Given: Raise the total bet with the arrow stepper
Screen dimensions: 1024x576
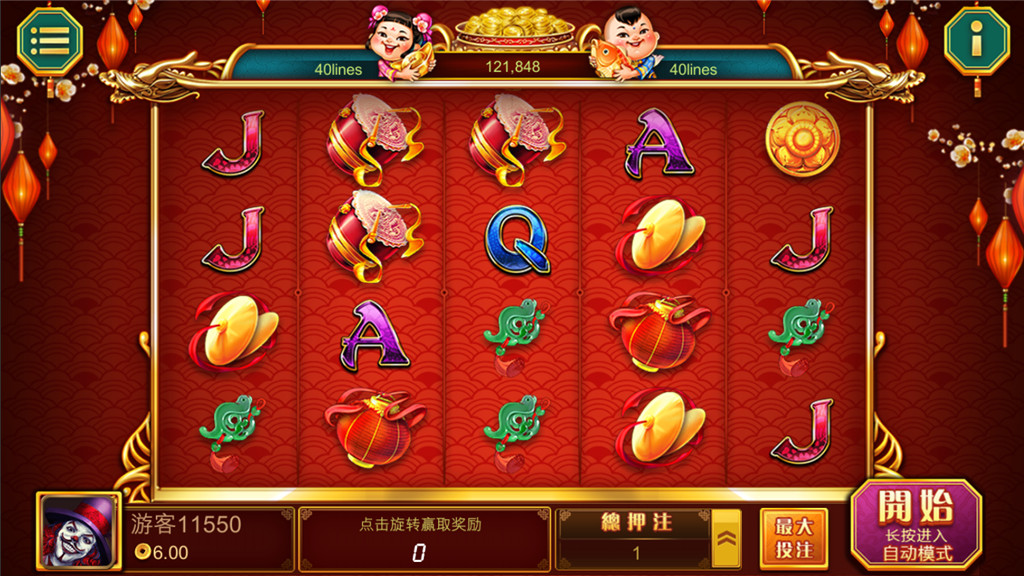Looking at the screenshot, I should coord(726,538).
